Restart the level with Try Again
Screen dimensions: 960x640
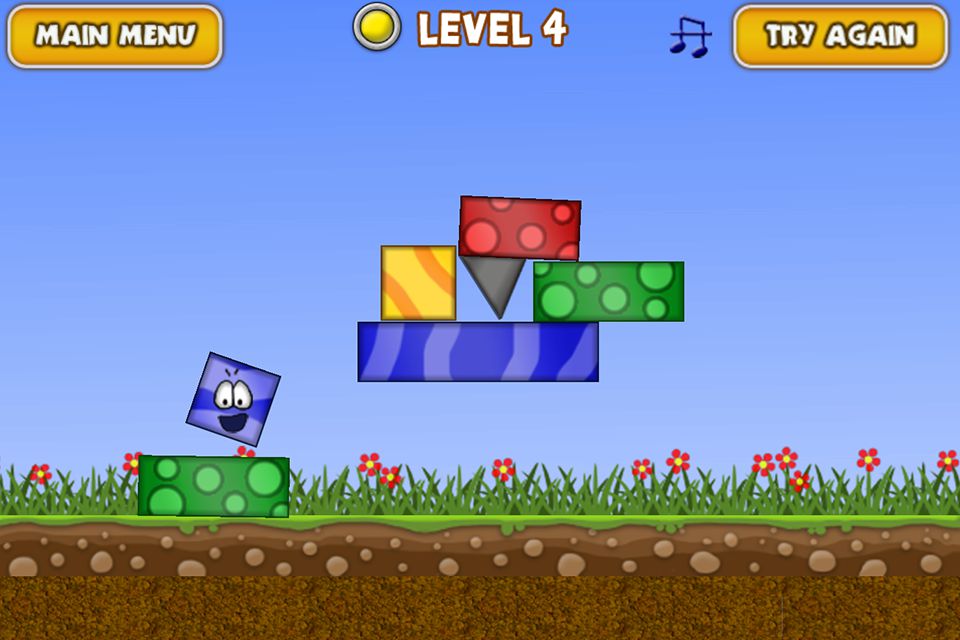coord(840,36)
